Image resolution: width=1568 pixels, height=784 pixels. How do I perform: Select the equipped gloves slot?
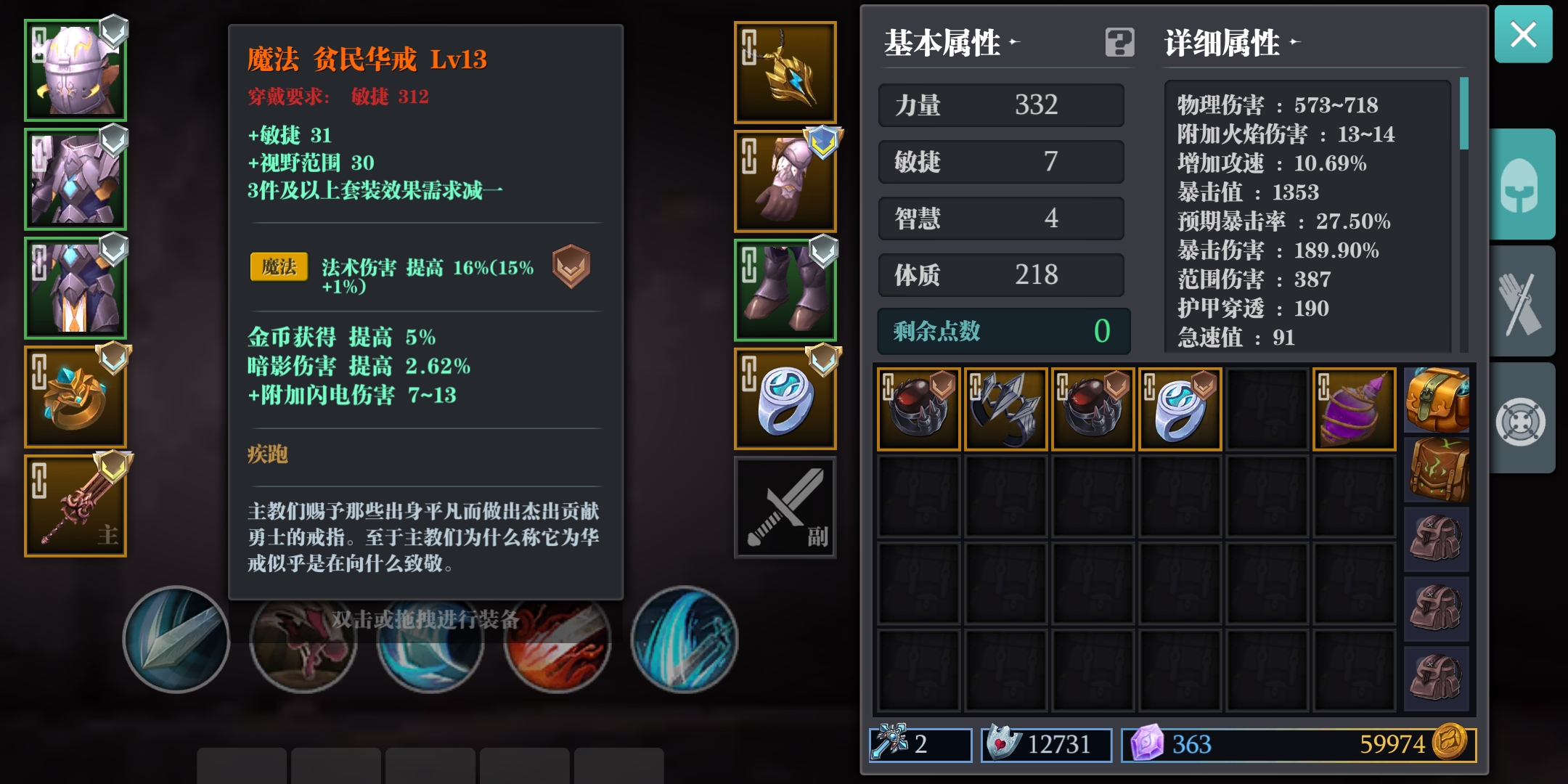pyautogui.click(x=785, y=180)
